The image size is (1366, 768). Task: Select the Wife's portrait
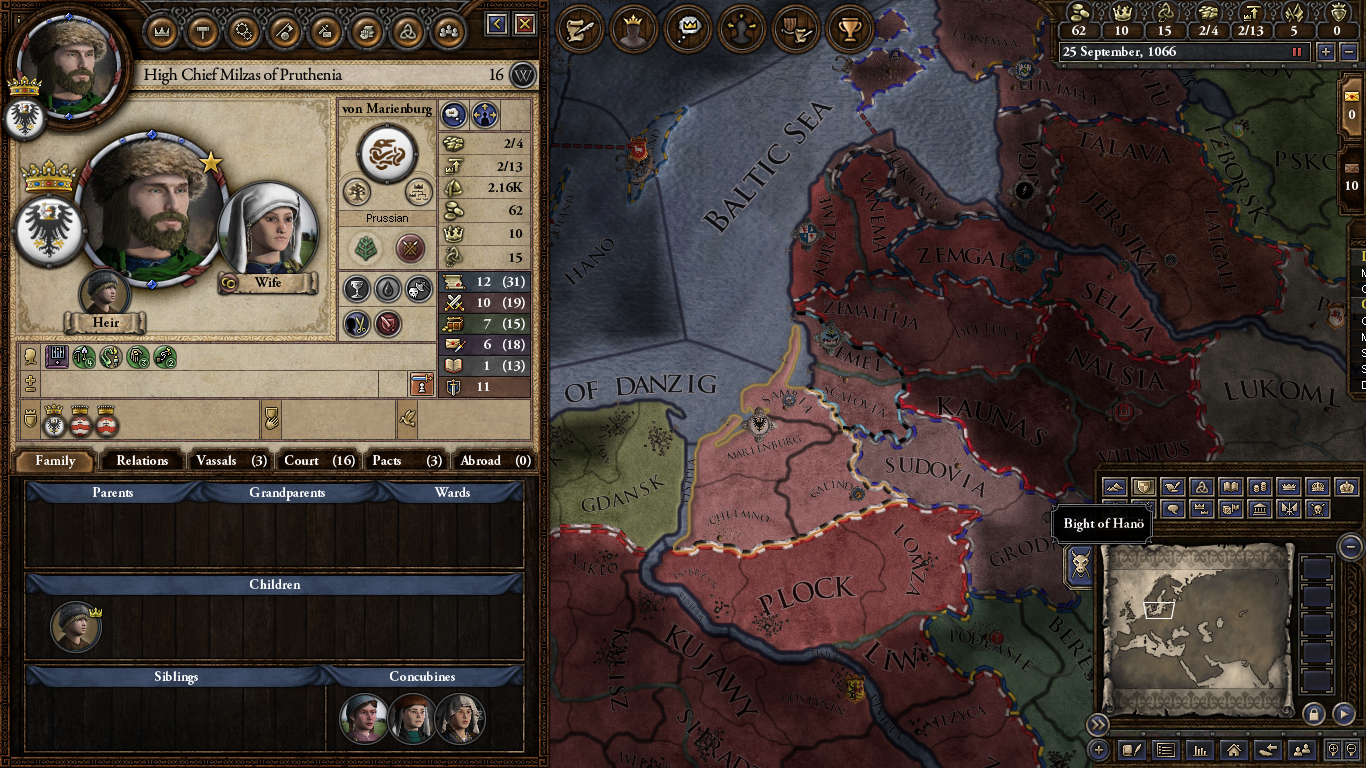(x=267, y=232)
